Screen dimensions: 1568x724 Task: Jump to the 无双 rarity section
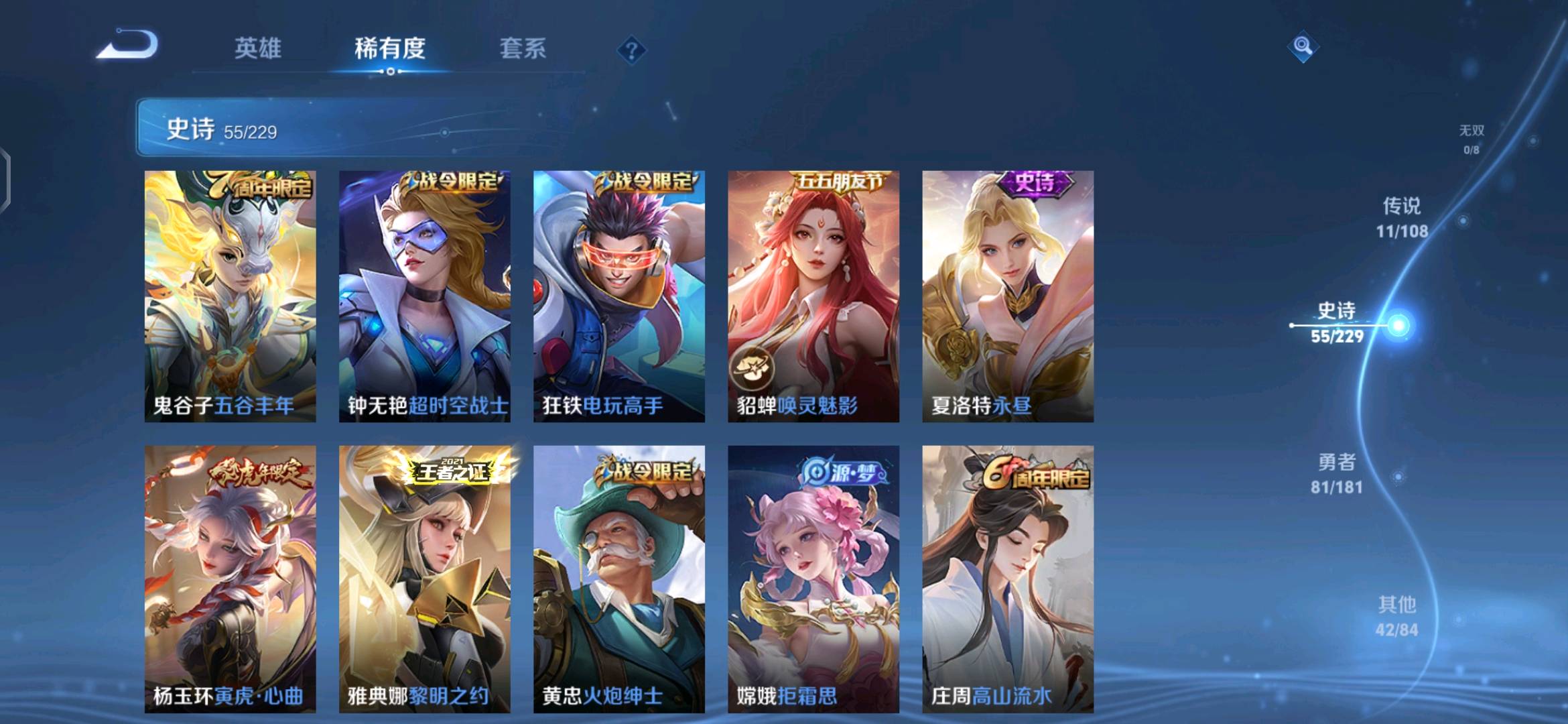click(x=1472, y=139)
